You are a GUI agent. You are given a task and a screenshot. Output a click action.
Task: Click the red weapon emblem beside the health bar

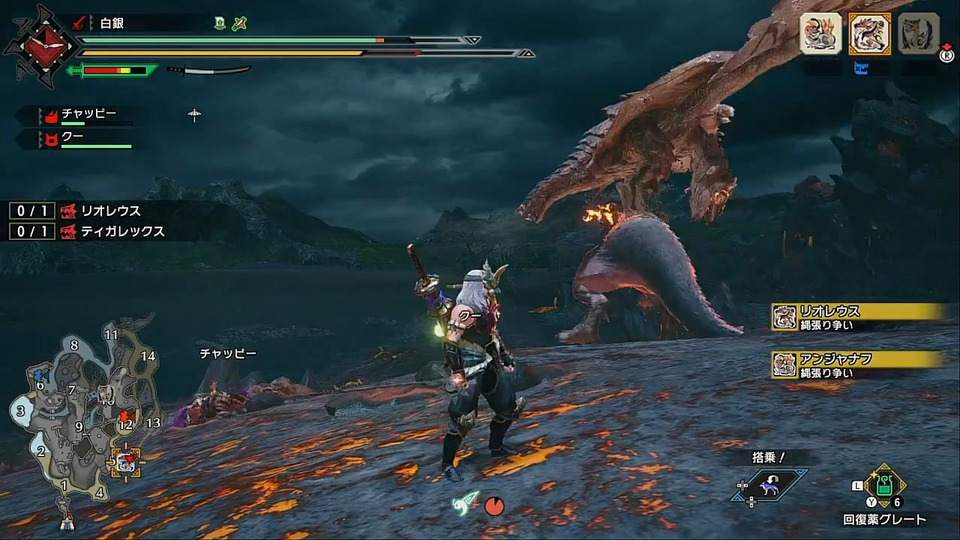[40, 45]
